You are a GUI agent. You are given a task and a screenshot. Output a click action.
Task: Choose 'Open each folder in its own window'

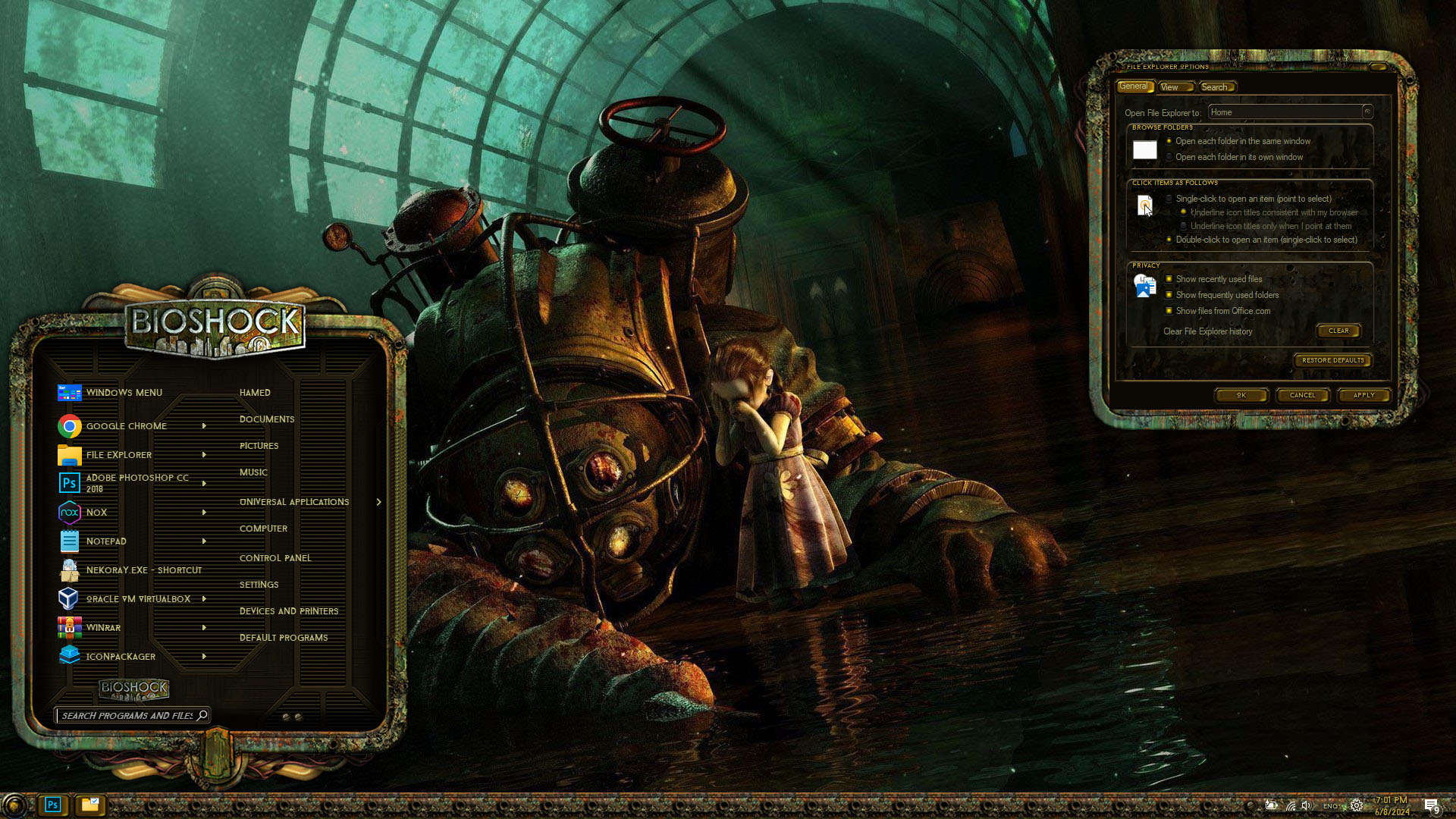[1169, 157]
